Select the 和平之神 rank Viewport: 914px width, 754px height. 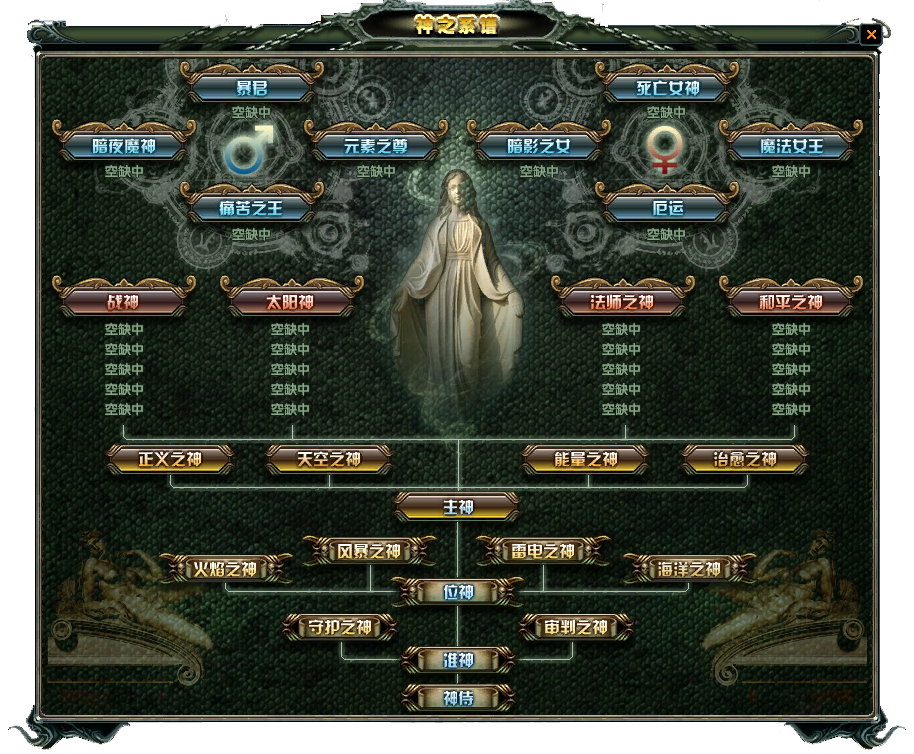pos(790,301)
